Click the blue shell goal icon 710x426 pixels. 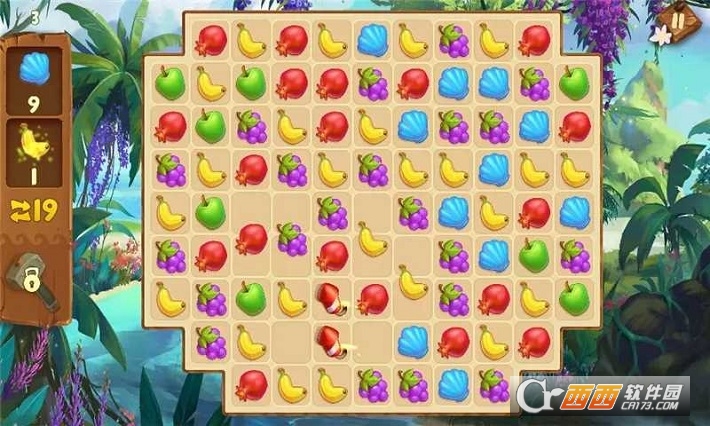click(34, 69)
